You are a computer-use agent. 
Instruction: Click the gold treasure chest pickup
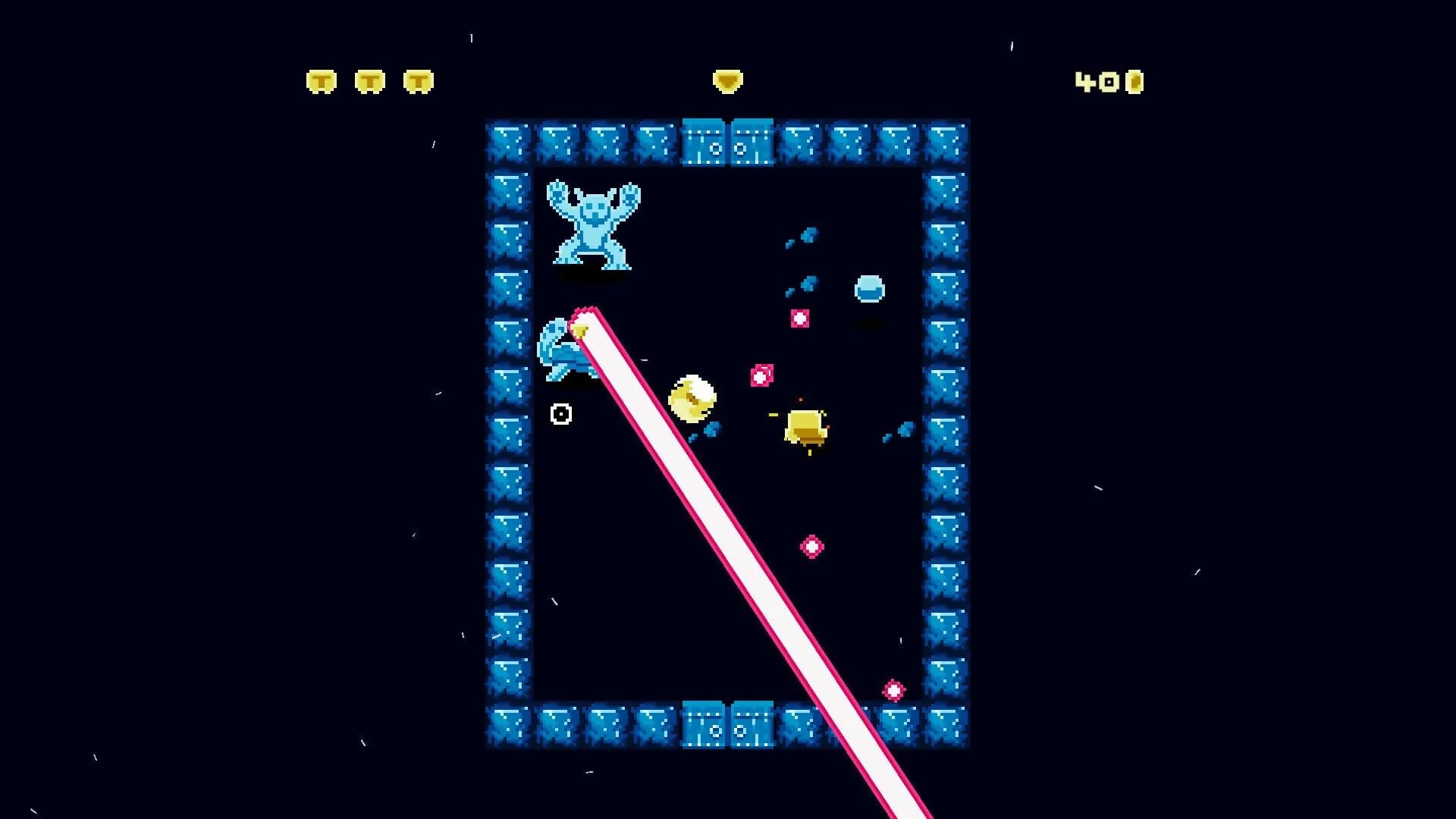tap(804, 425)
